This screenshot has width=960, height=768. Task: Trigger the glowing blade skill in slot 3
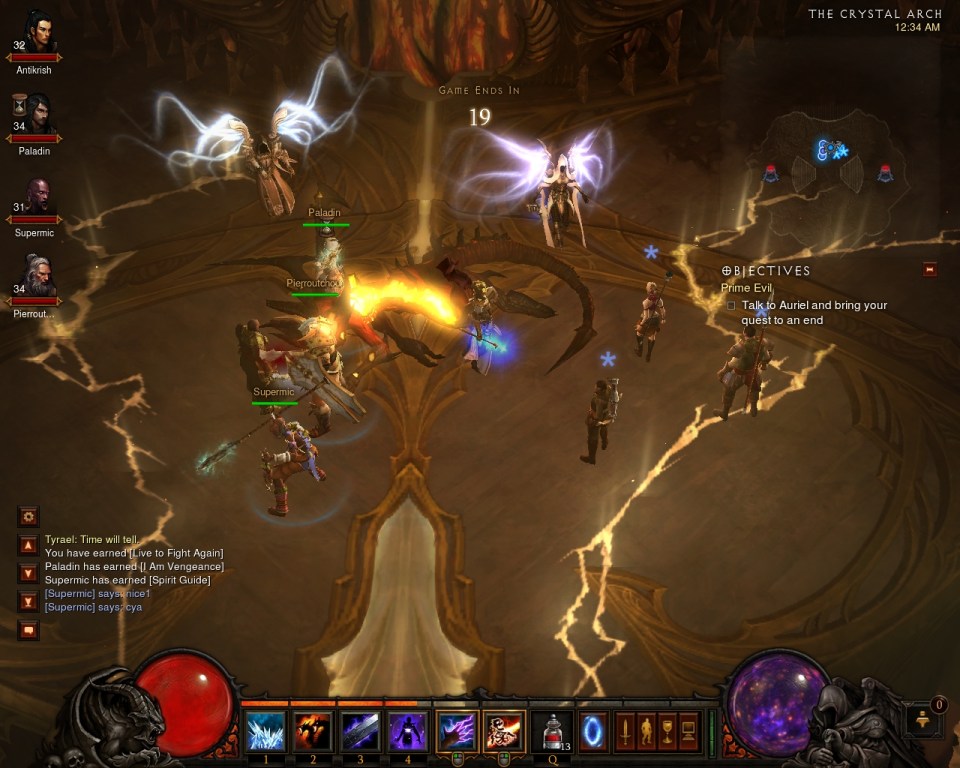361,731
